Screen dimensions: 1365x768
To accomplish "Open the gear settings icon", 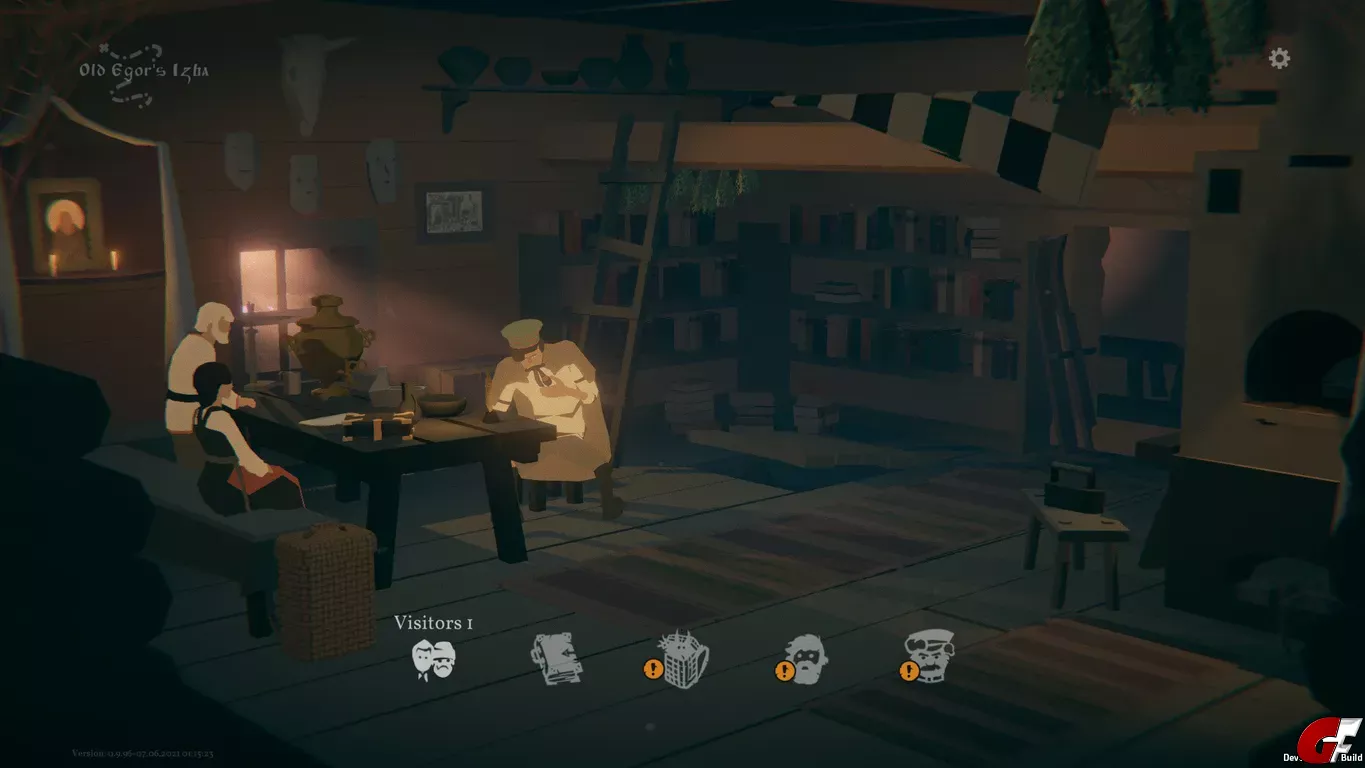I will click(x=1279, y=58).
